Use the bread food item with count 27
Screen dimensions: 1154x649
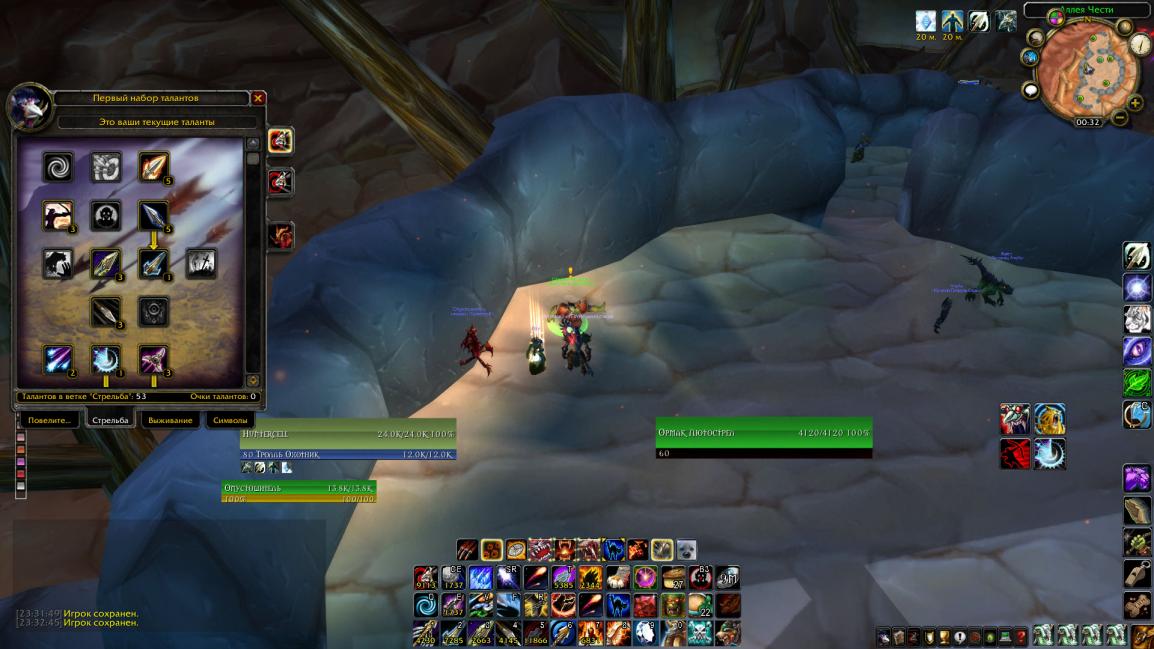675,577
